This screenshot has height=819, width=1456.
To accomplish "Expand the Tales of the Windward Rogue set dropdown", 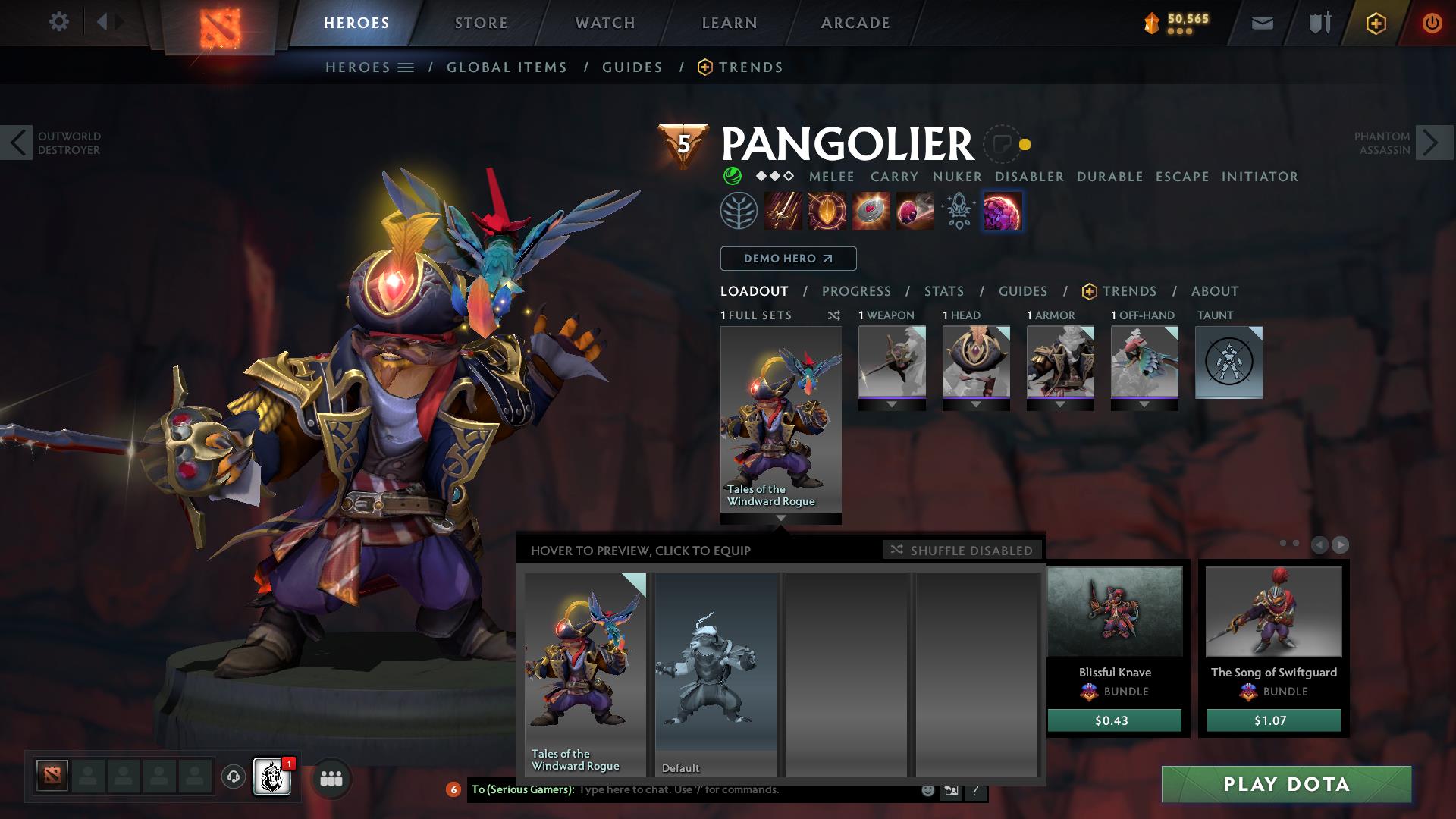I will coord(780,519).
